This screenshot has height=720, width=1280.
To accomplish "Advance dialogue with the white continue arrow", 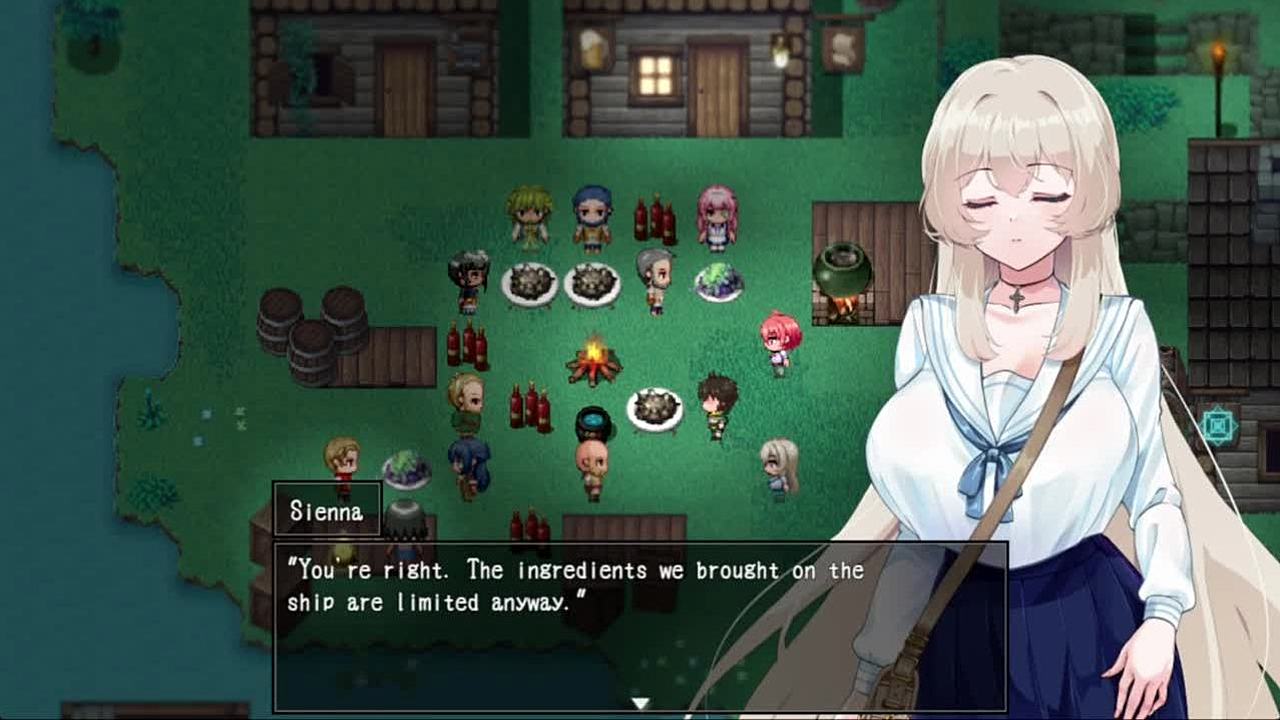I will 640,703.
